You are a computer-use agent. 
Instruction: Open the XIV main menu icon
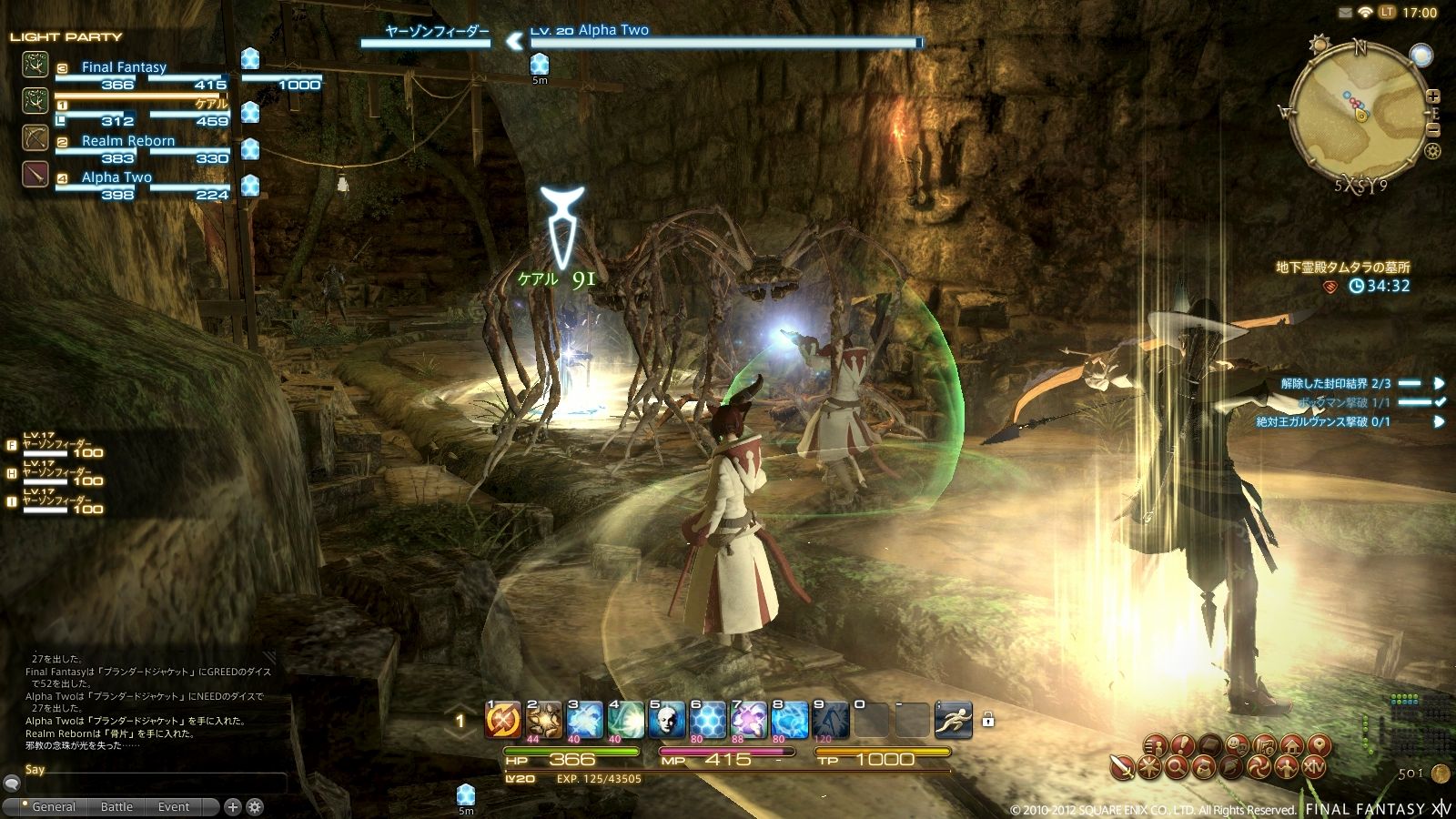pyautogui.click(x=1315, y=767)
